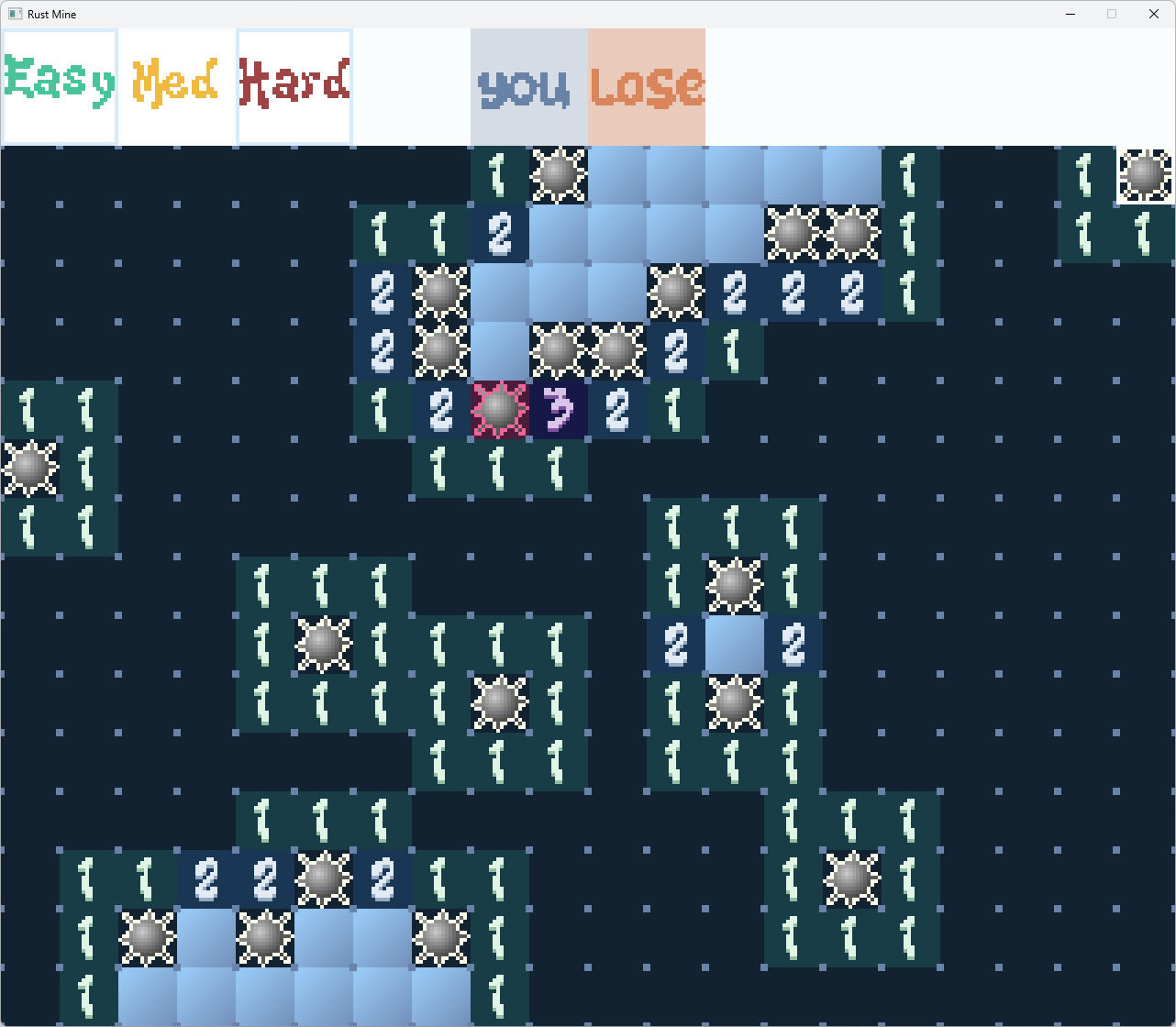The height and width of the screenshot is (1027, 1176).
Task: Click the lone mine on the far-left edge
Action: tap(29, 469)
